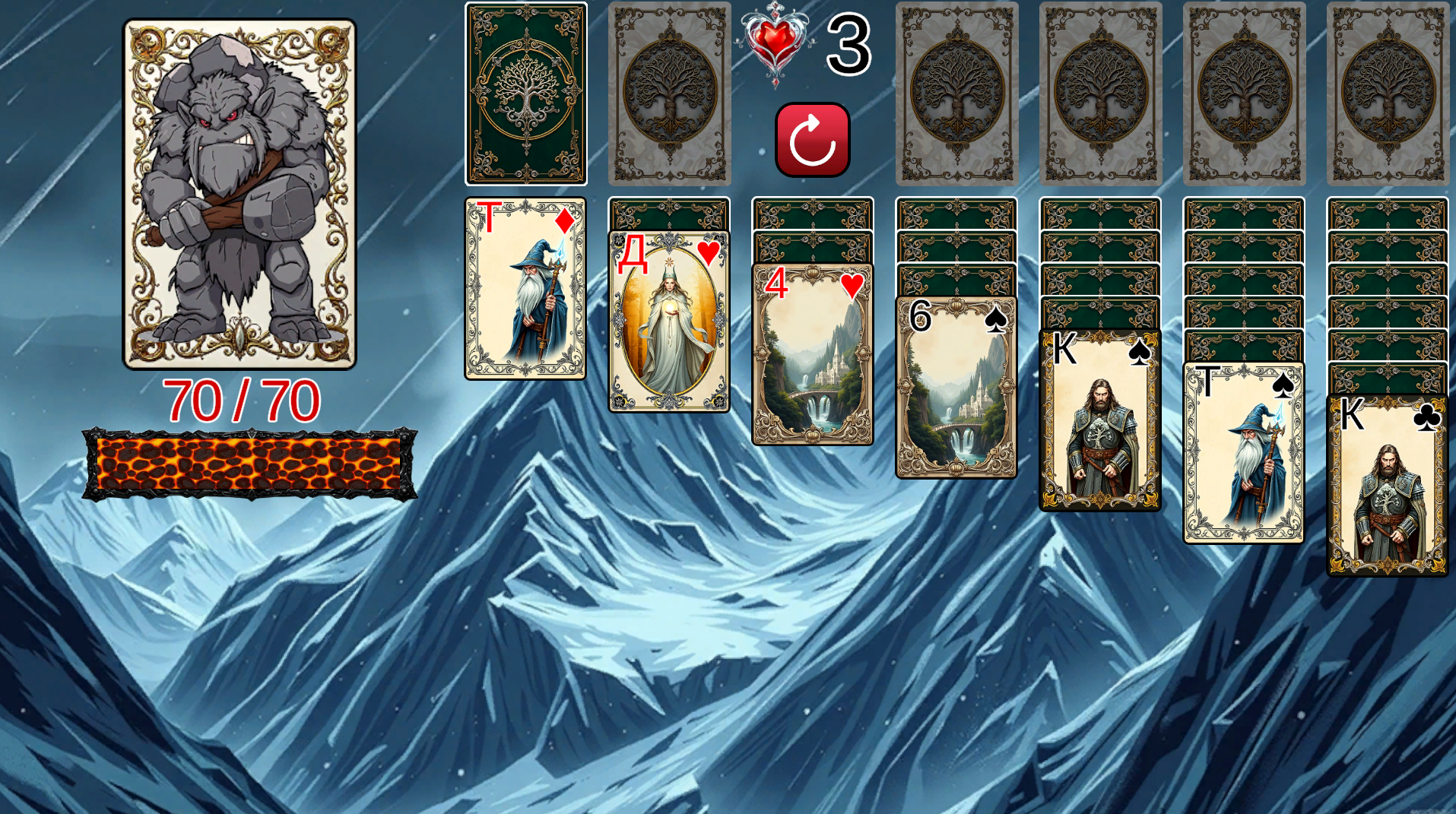Click the empty waste pile beside the stock
The width and height of the screenshot is (1456, 814).
click(x=670, y=94)
